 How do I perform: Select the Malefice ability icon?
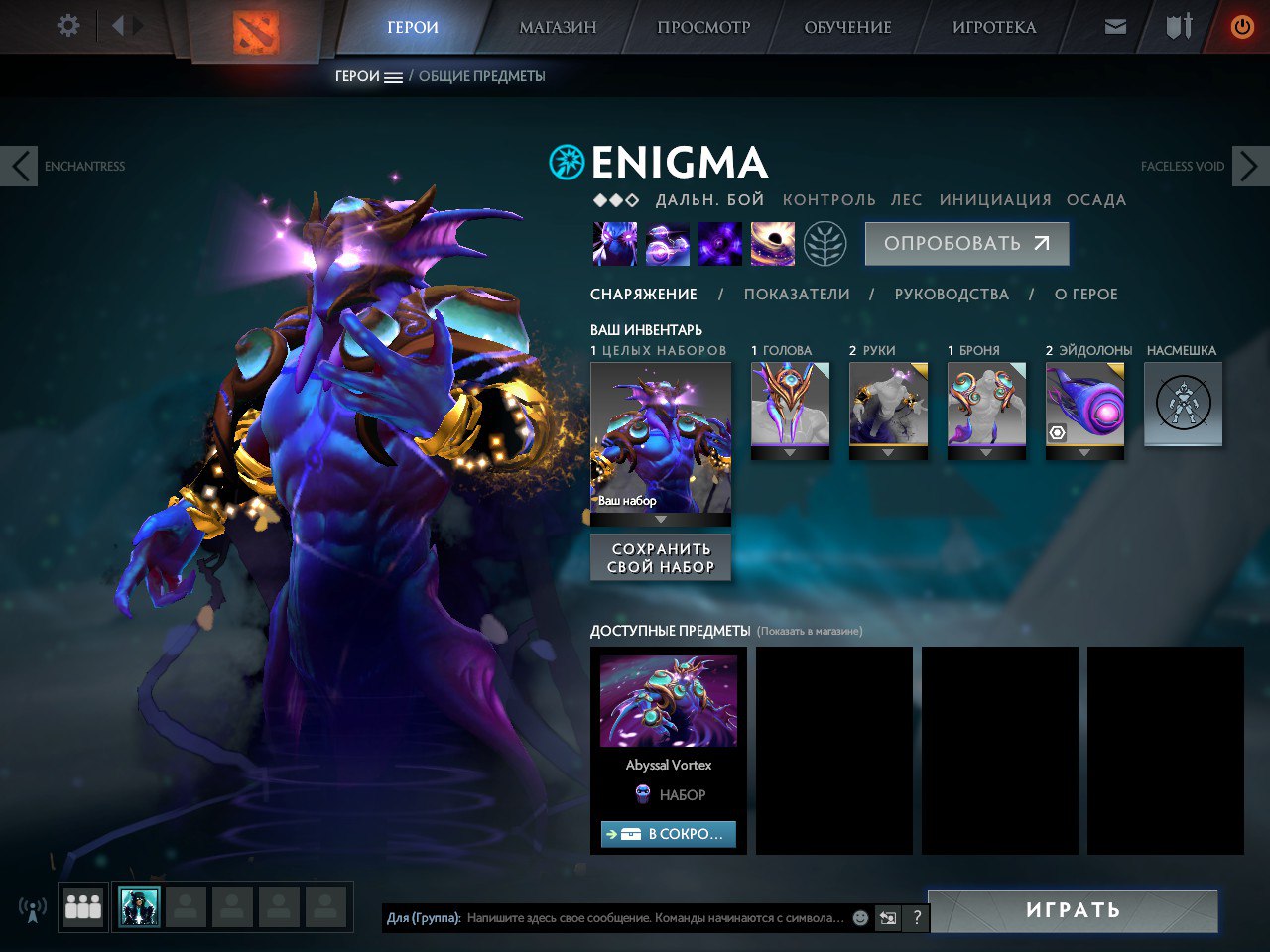[x=615, y=244]
